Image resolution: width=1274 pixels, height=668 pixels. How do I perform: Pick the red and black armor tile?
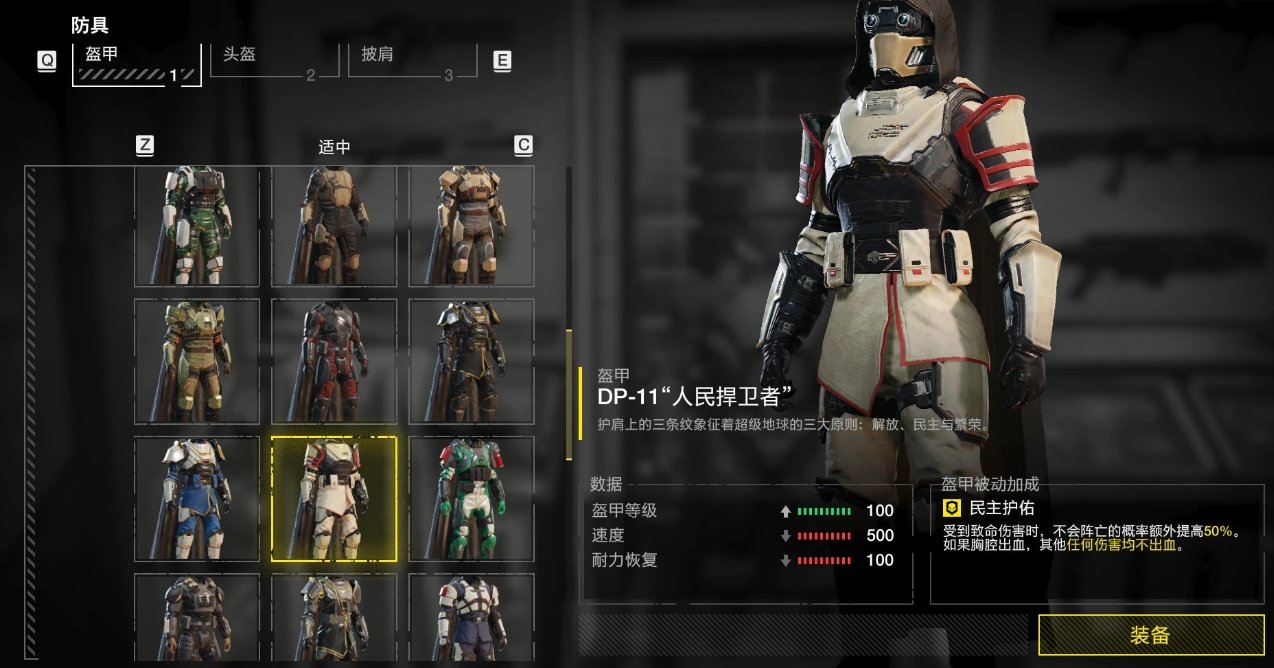pyautogui.click(x=334, y=361)
